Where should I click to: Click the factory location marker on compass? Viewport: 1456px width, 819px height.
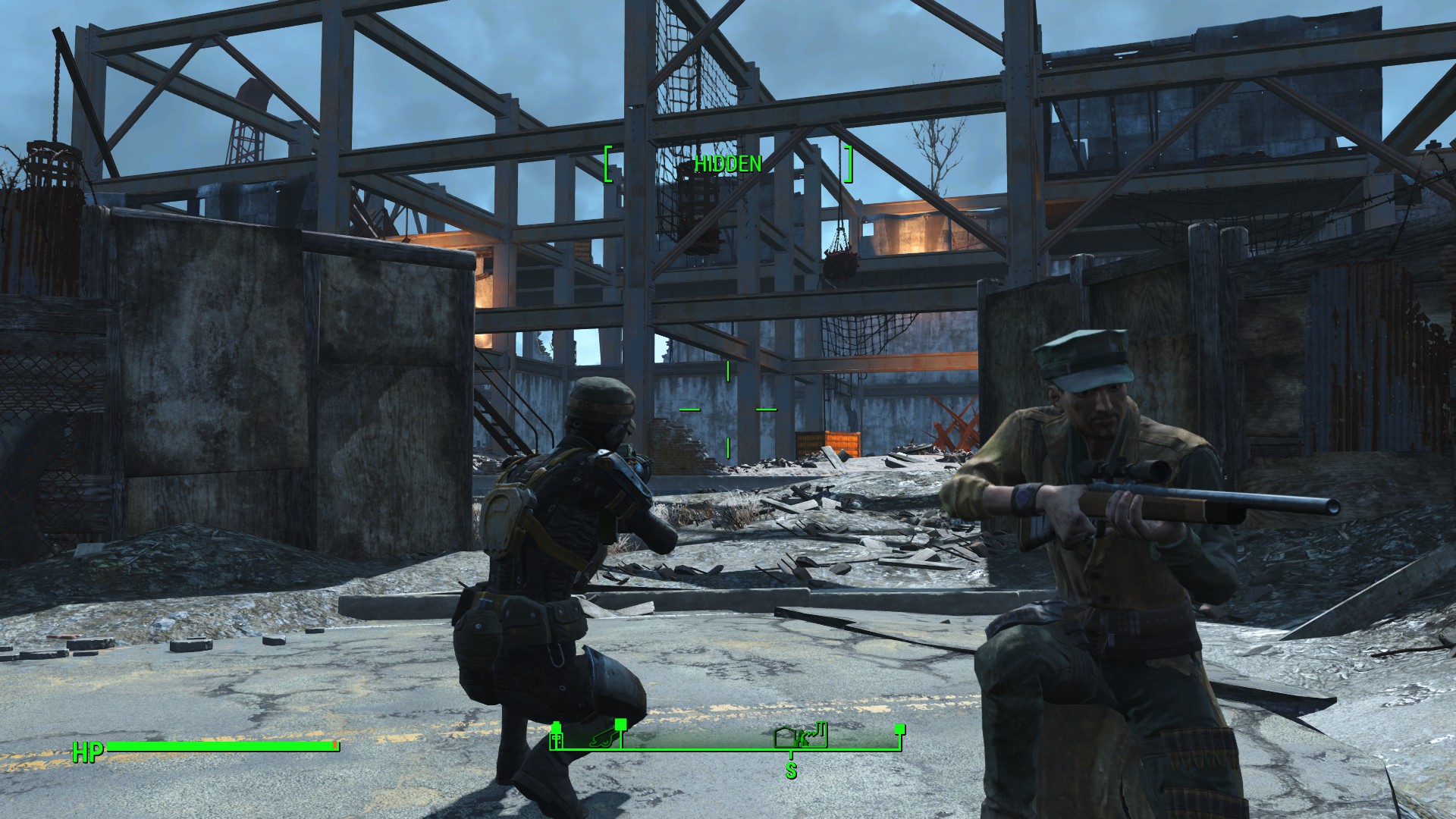click(816, 736)
